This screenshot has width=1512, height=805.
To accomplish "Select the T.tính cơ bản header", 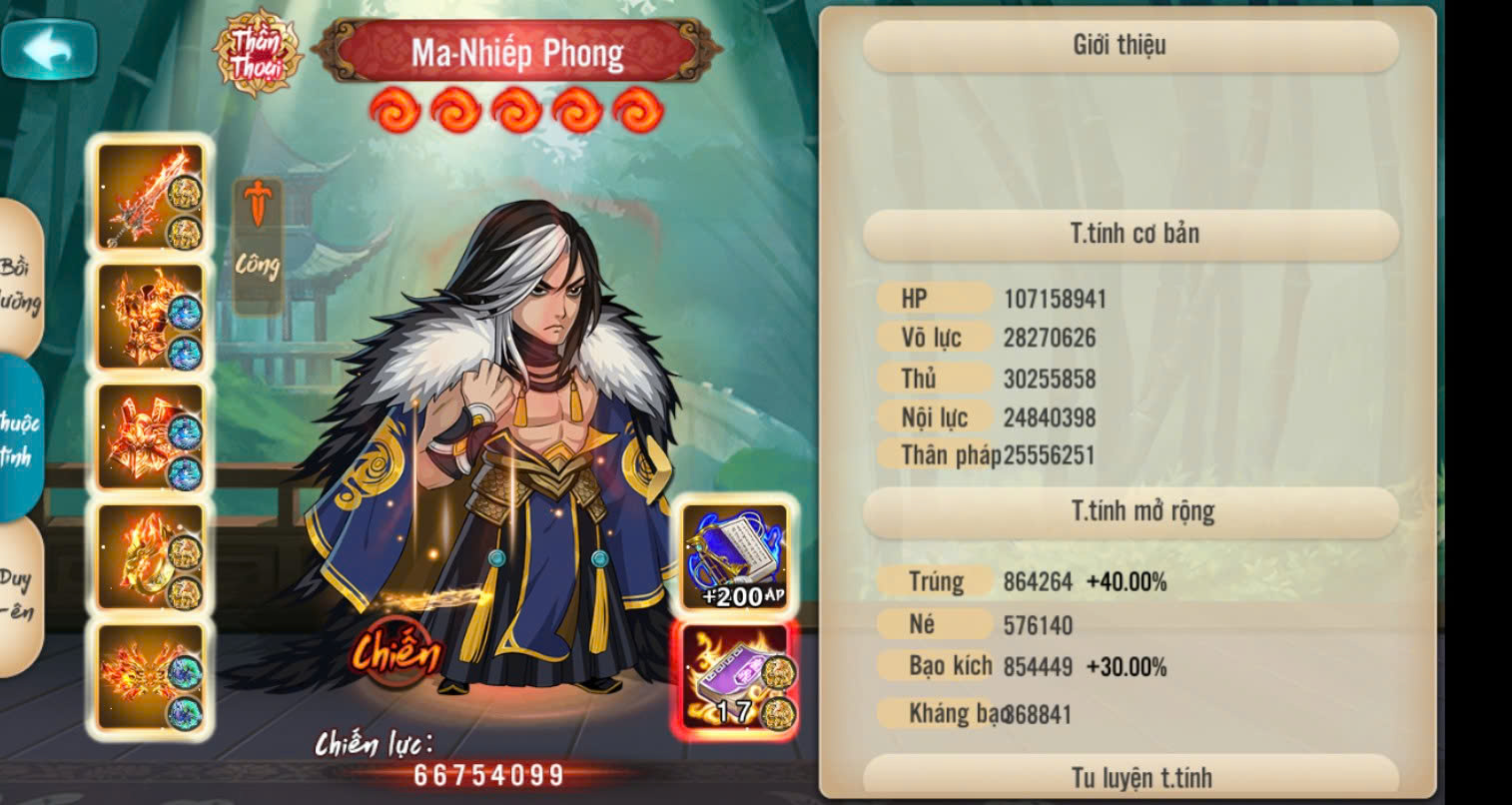I will 1130,235.
